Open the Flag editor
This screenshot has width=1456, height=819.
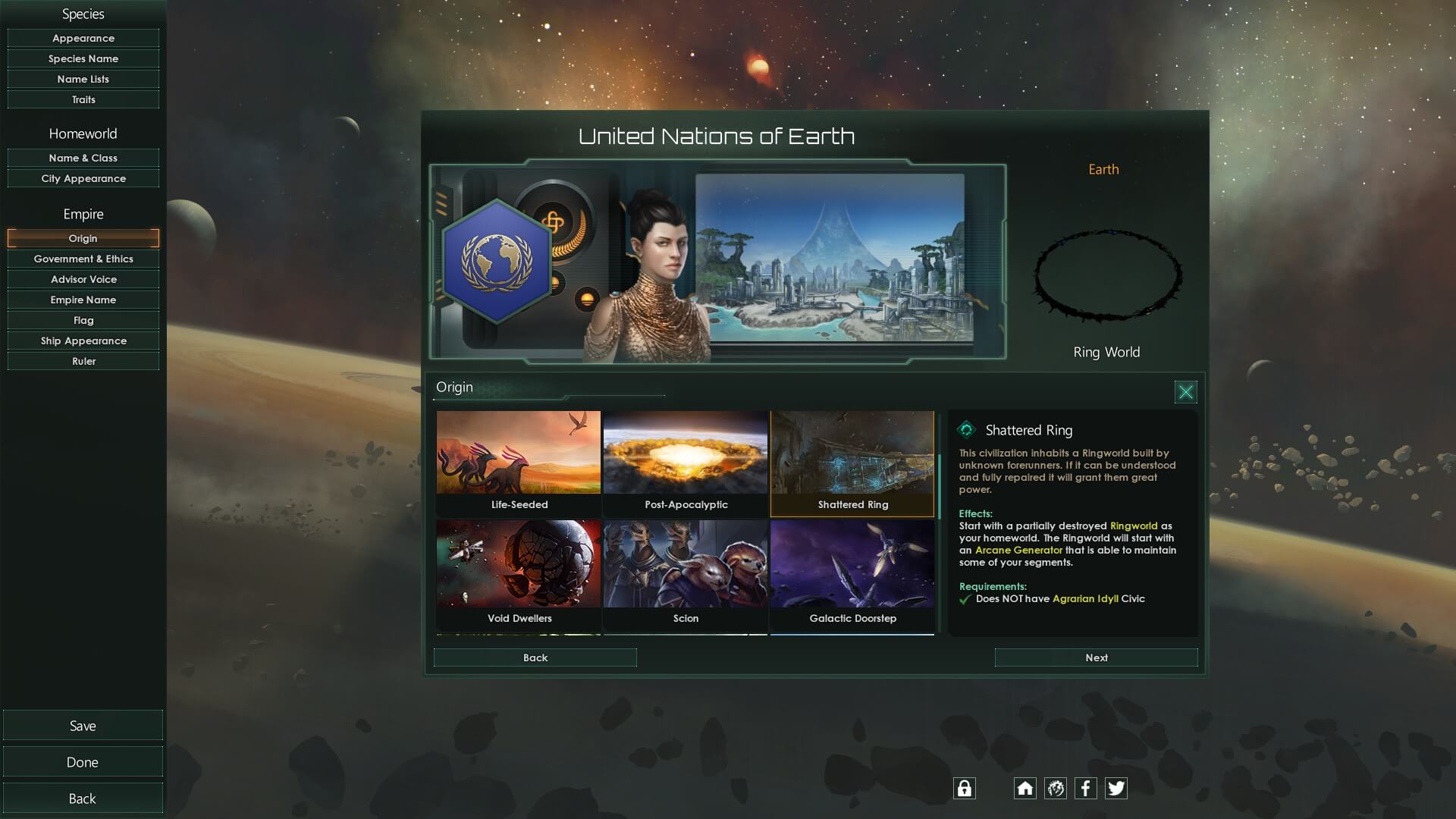83,320
